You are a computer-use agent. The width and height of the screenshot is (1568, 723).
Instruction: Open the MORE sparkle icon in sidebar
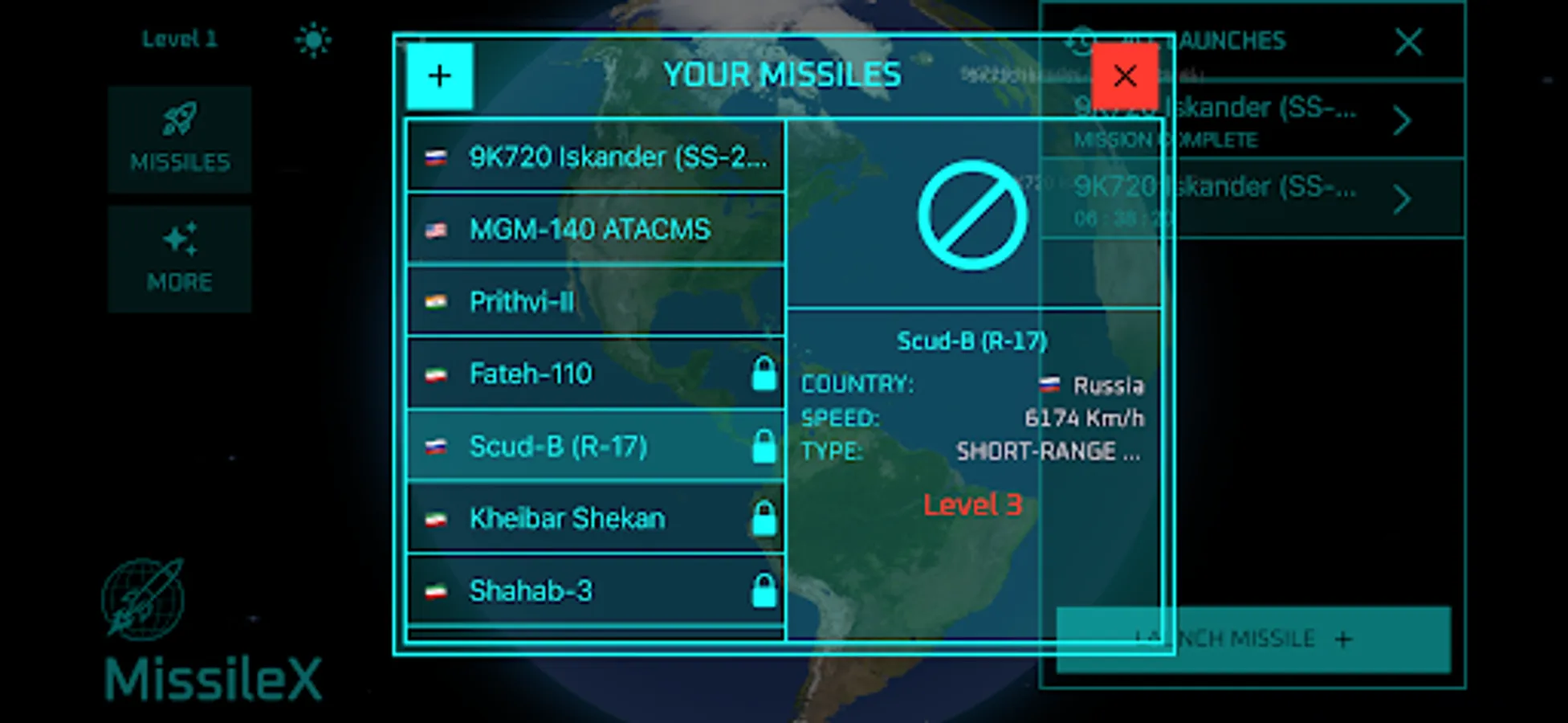click(180, 237)
